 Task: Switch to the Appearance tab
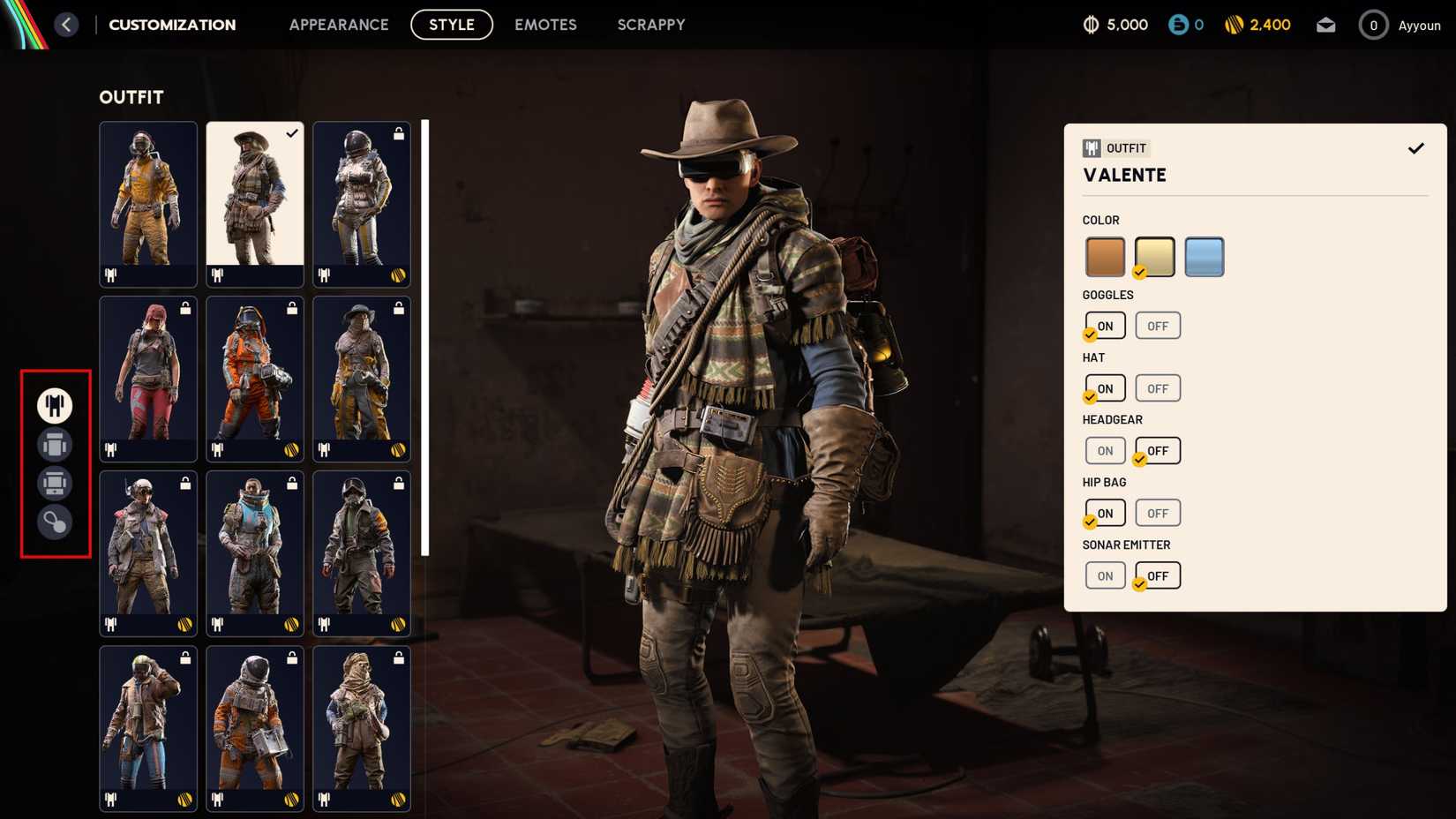click(x=339, y=25)
